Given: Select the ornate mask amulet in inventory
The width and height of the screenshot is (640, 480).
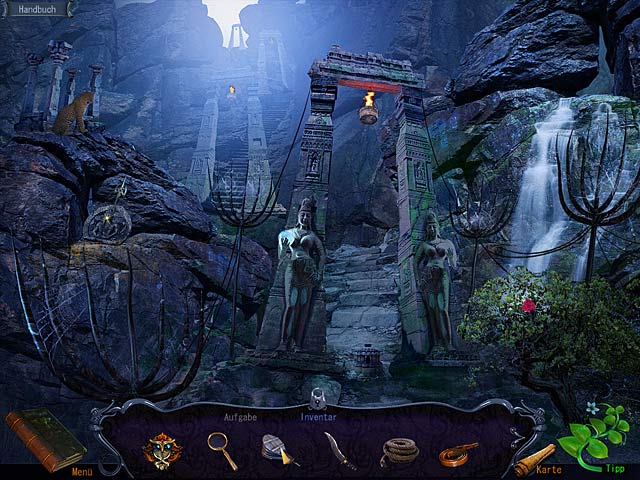Looking at the screenshot, I should coord(161,451).
